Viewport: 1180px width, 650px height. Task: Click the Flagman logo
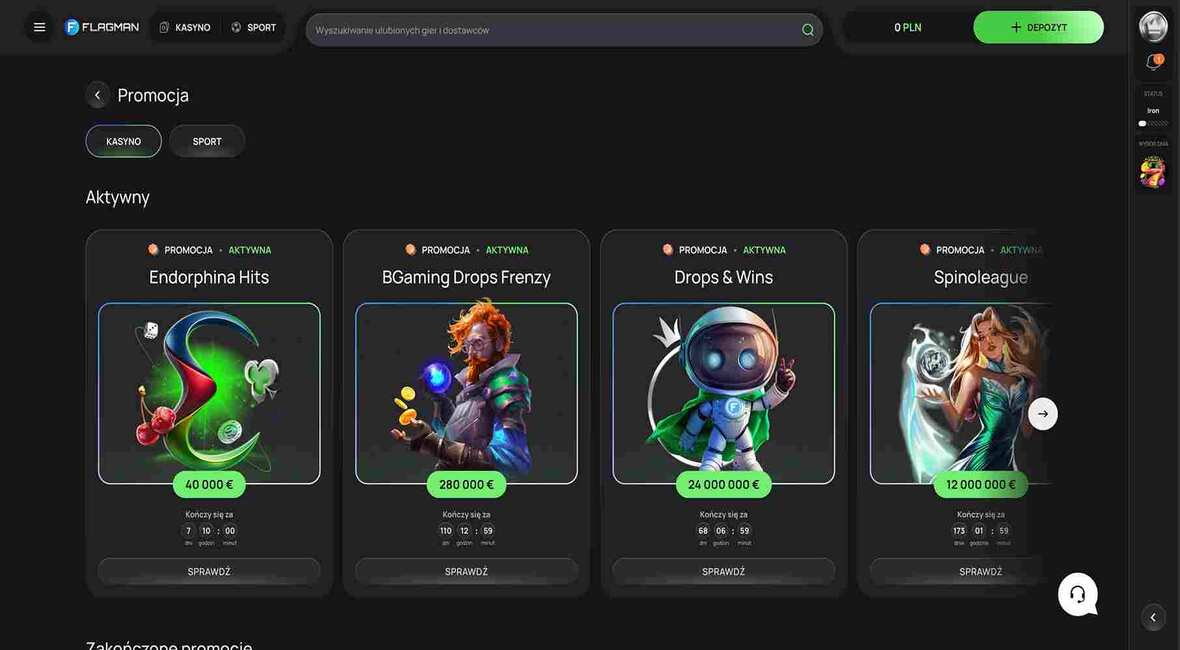[x=102, y=27]
